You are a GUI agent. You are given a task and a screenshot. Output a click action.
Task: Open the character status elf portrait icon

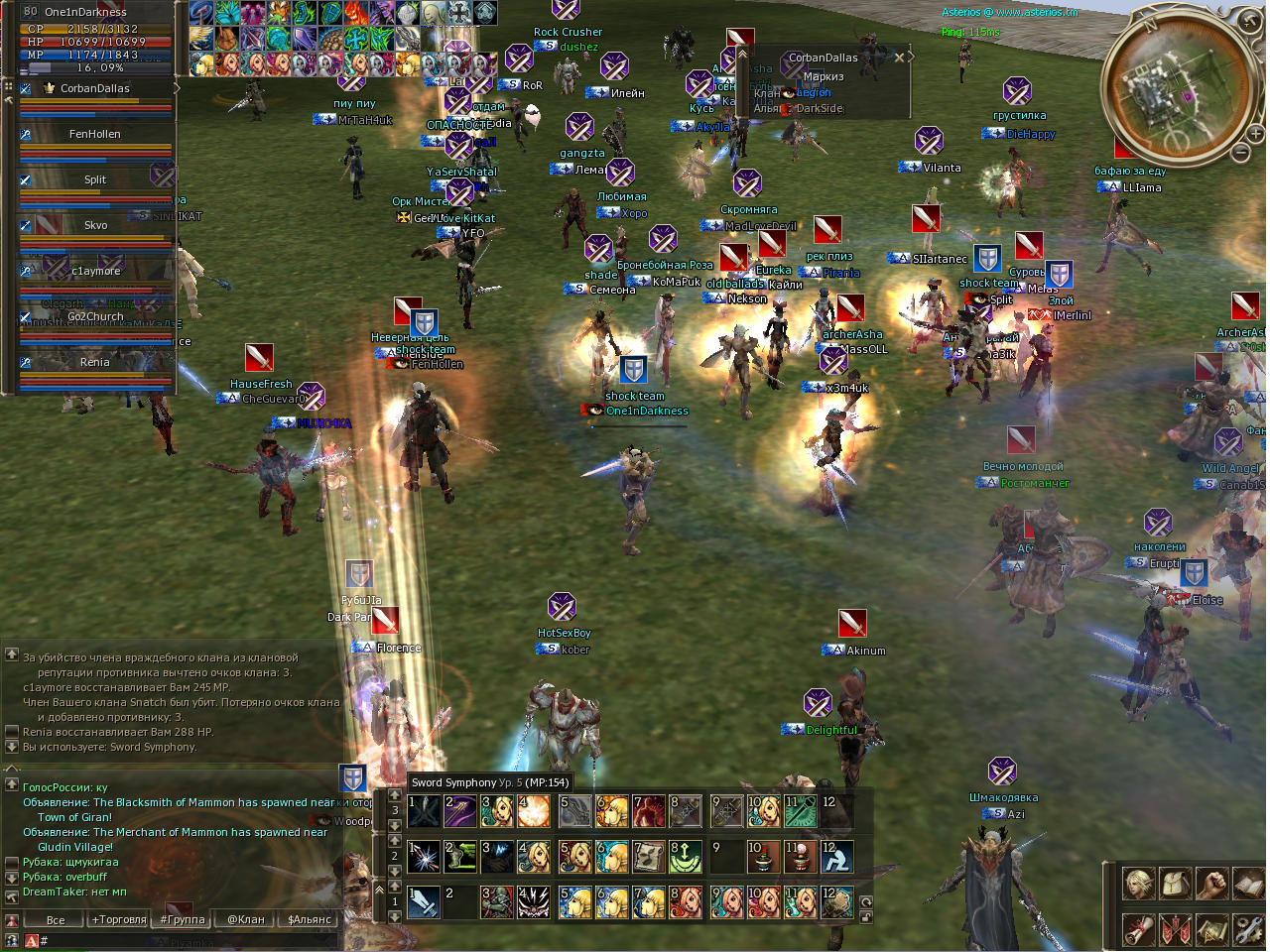pyautogui.click(x=1138, y=883)
